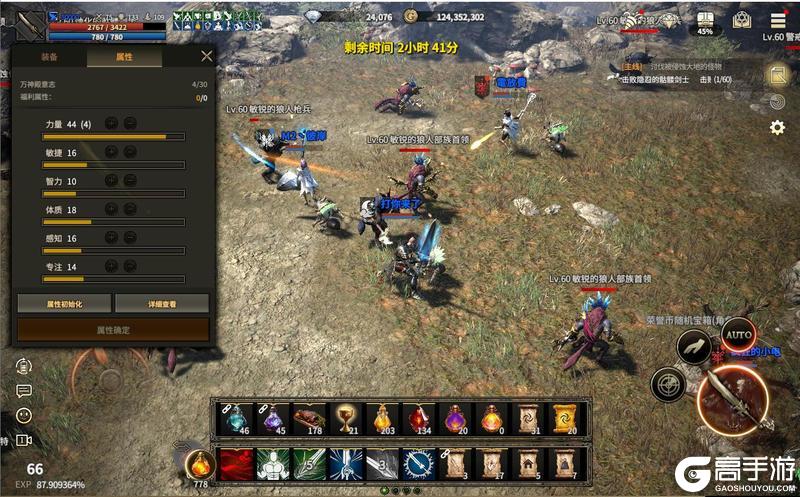The image size is (800, 497).
Task: Confirm attributes with 属性确定 button
Action: [x=113, y=330]
